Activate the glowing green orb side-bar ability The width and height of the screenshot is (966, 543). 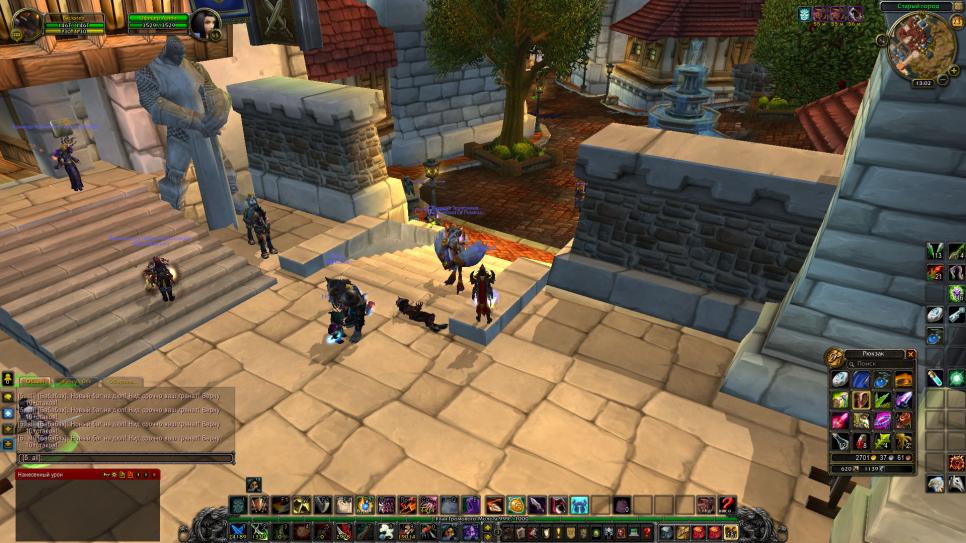956,378
